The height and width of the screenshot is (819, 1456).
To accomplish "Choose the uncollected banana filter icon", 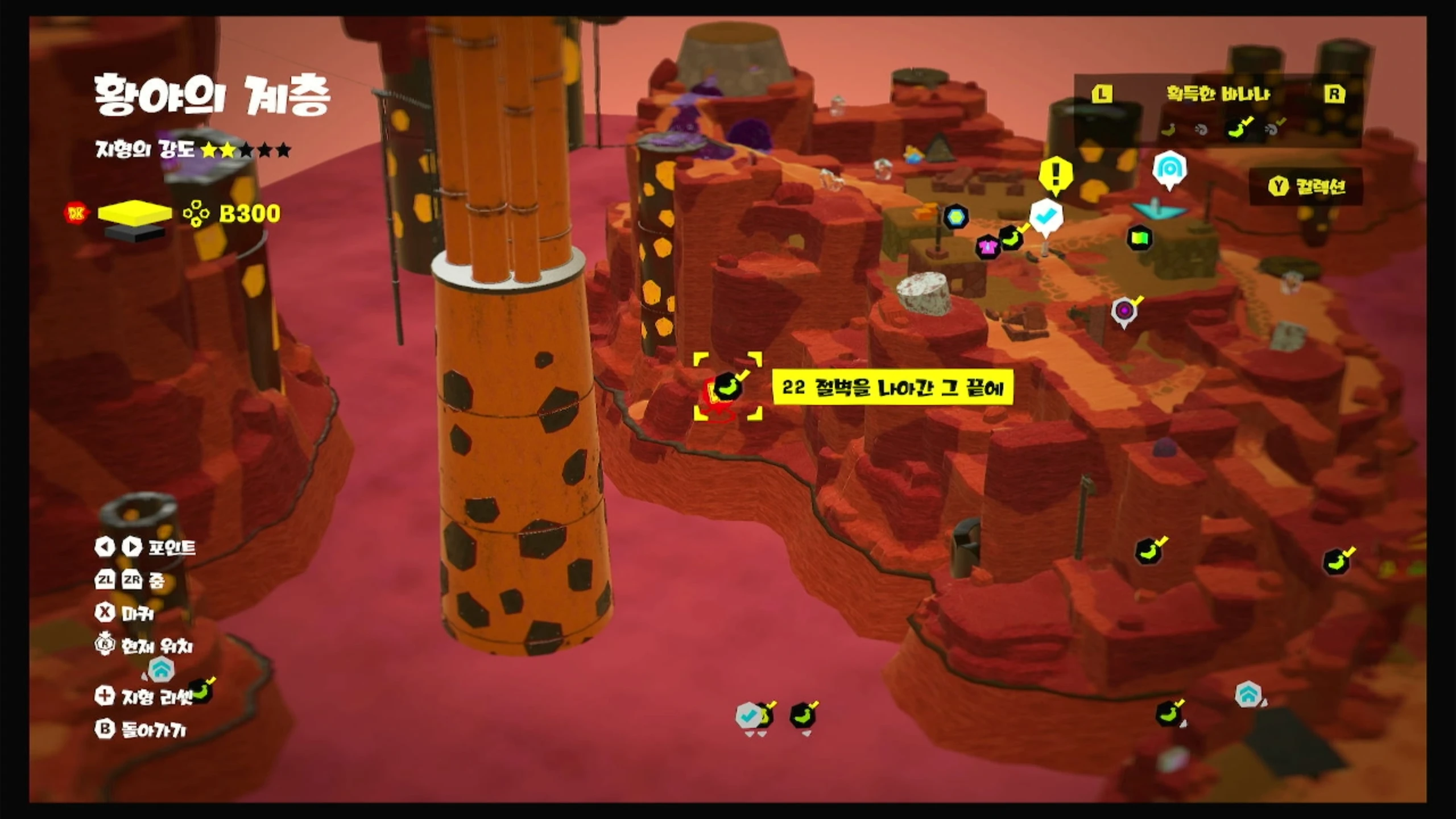I will coord(1168,130).
